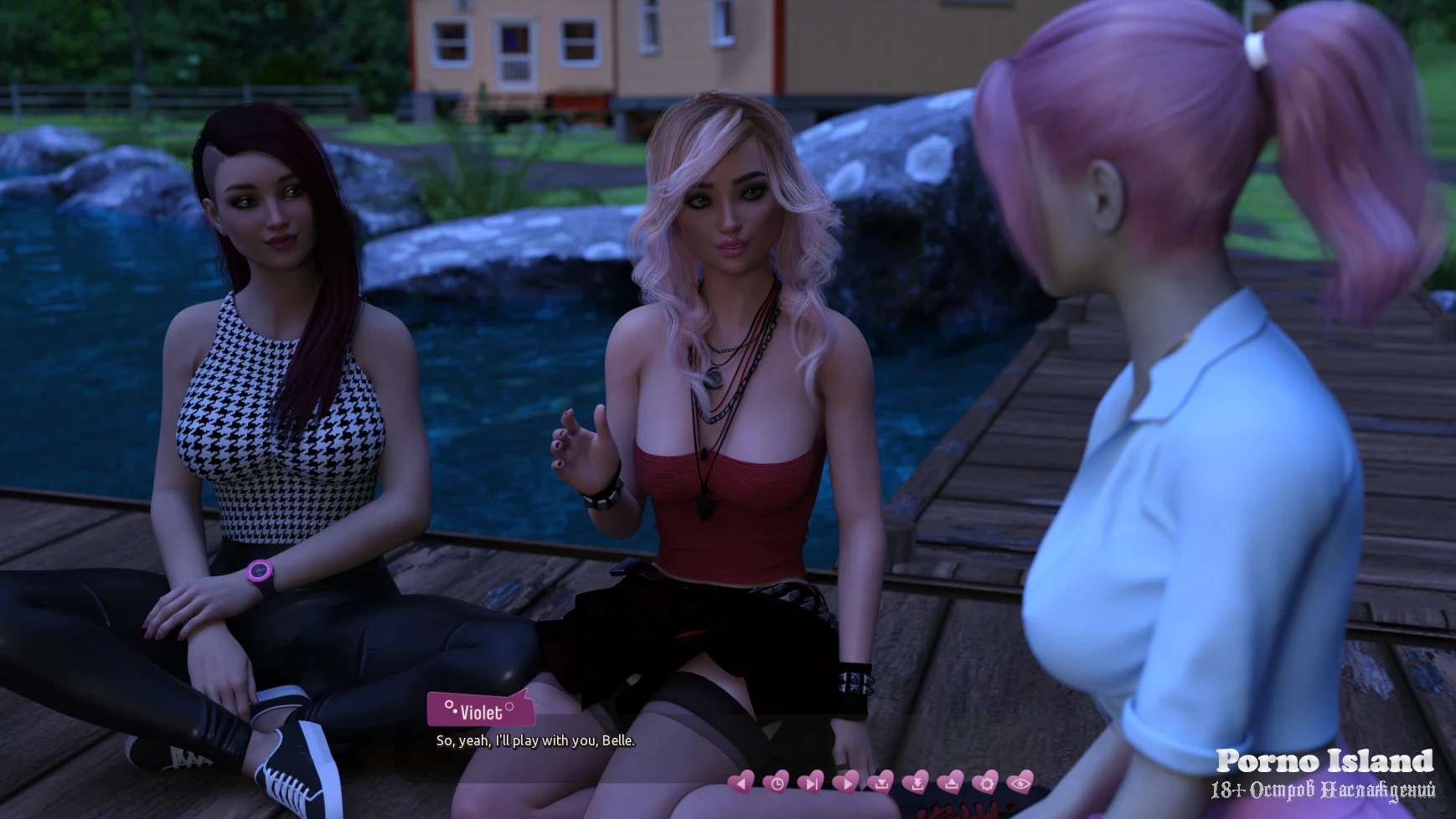
Task: Skip dialogue with the skip-forward heart
Action: click(811, 783)
